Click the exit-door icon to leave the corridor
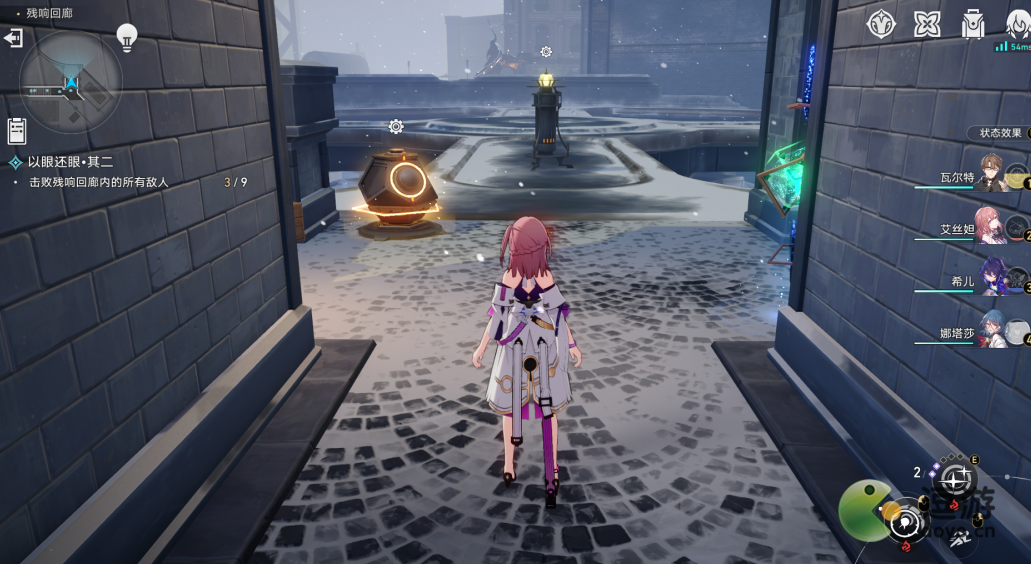1031x564 pixels. [x=14, y=38]
